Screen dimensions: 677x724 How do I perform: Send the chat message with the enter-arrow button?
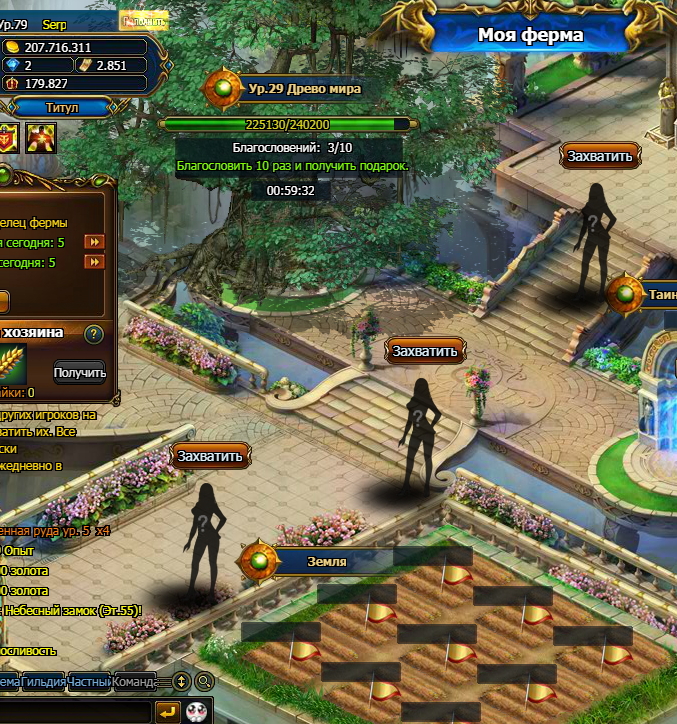(x=167, y=711)
